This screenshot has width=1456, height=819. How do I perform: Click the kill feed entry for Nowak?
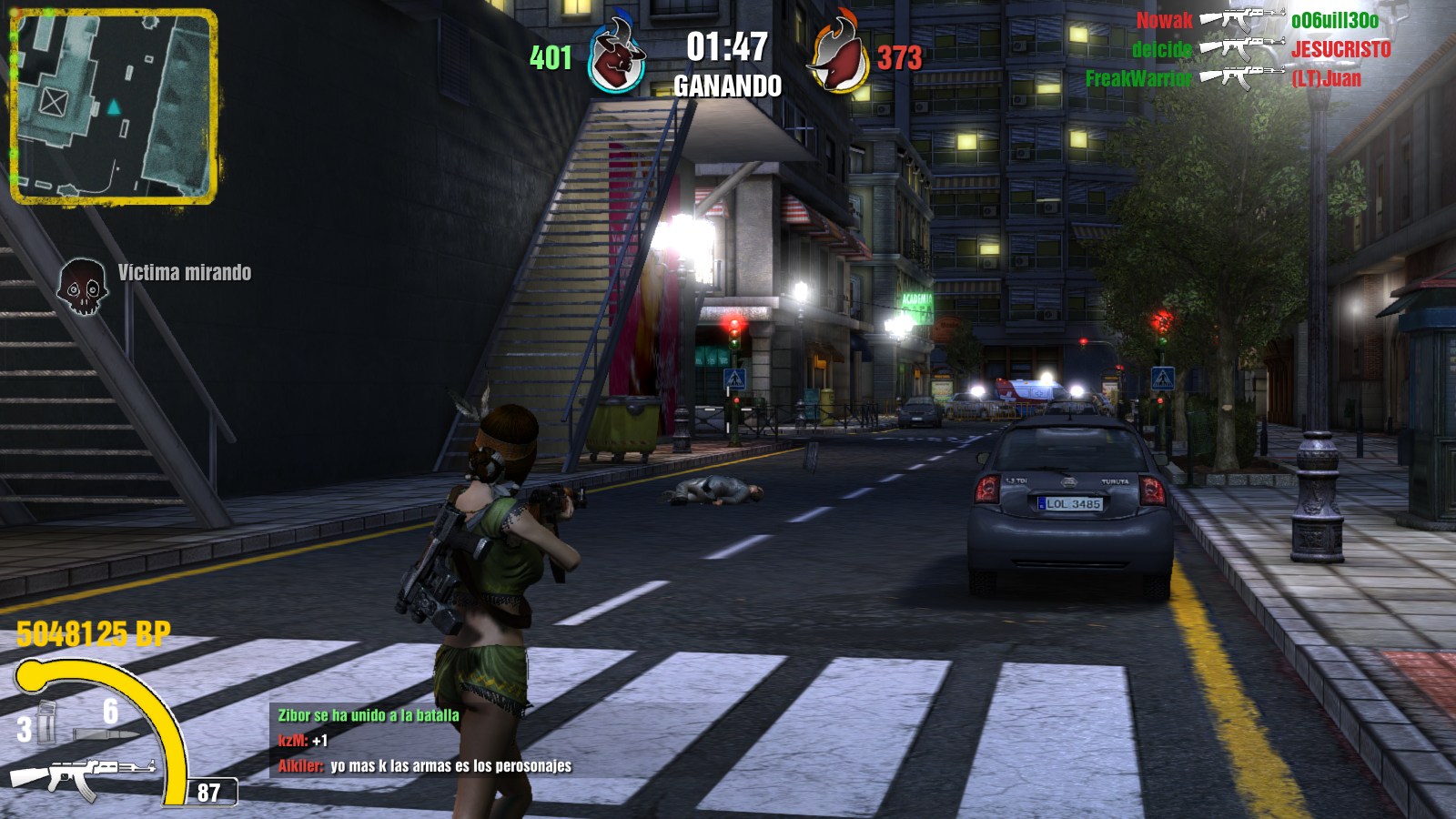click(x=1257, y=20)
